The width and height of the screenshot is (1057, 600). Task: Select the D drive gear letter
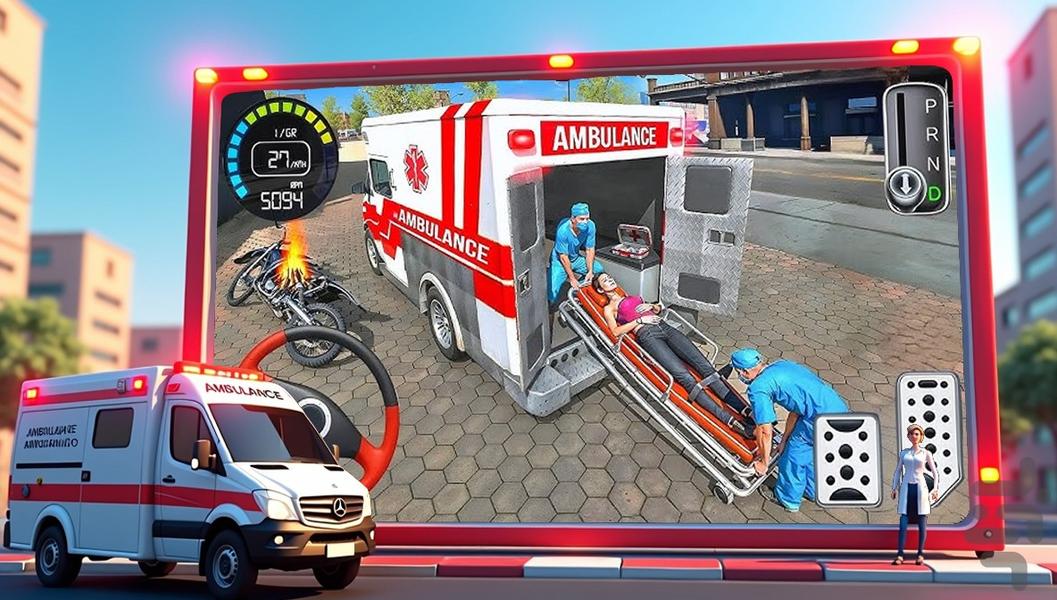932,191
